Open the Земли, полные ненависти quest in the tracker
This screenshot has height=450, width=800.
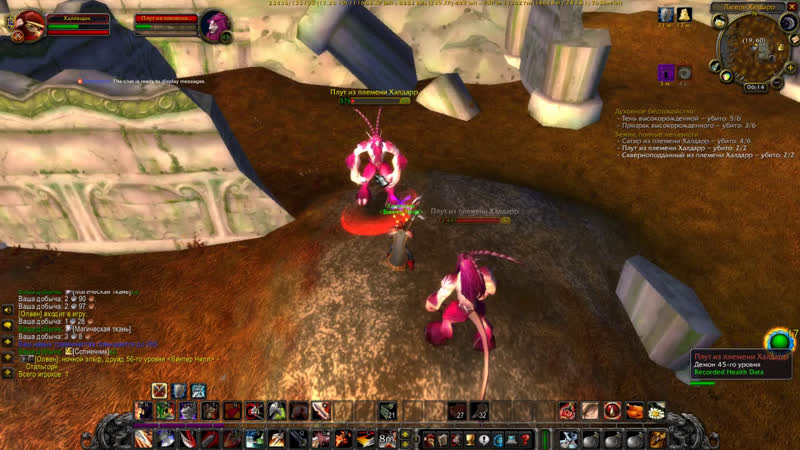click(x=660, y=133)
